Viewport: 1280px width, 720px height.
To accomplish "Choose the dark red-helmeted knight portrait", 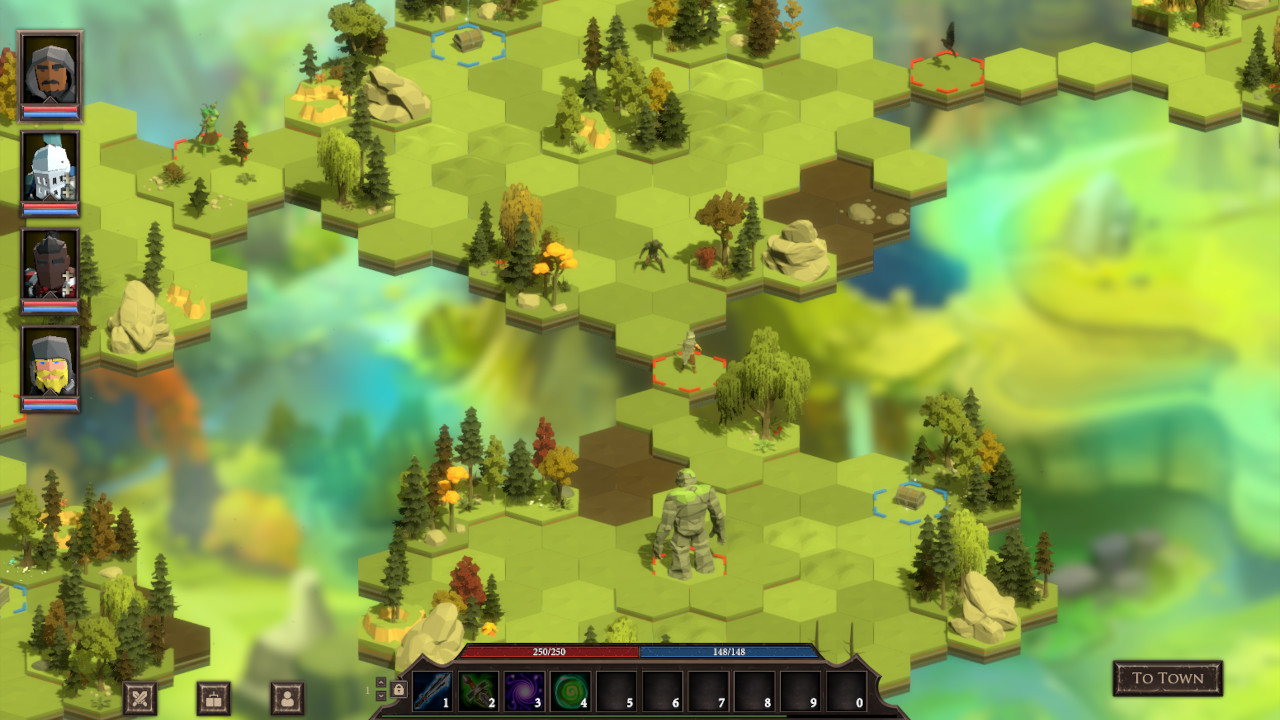I will 49,266.
